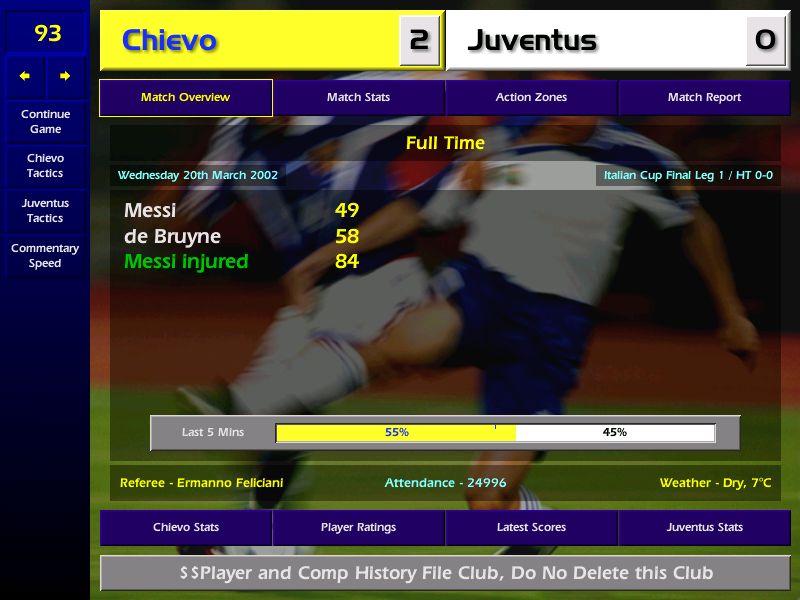
Task: Select de Bruyne in the scorers list
Action: tap(172, 237)
